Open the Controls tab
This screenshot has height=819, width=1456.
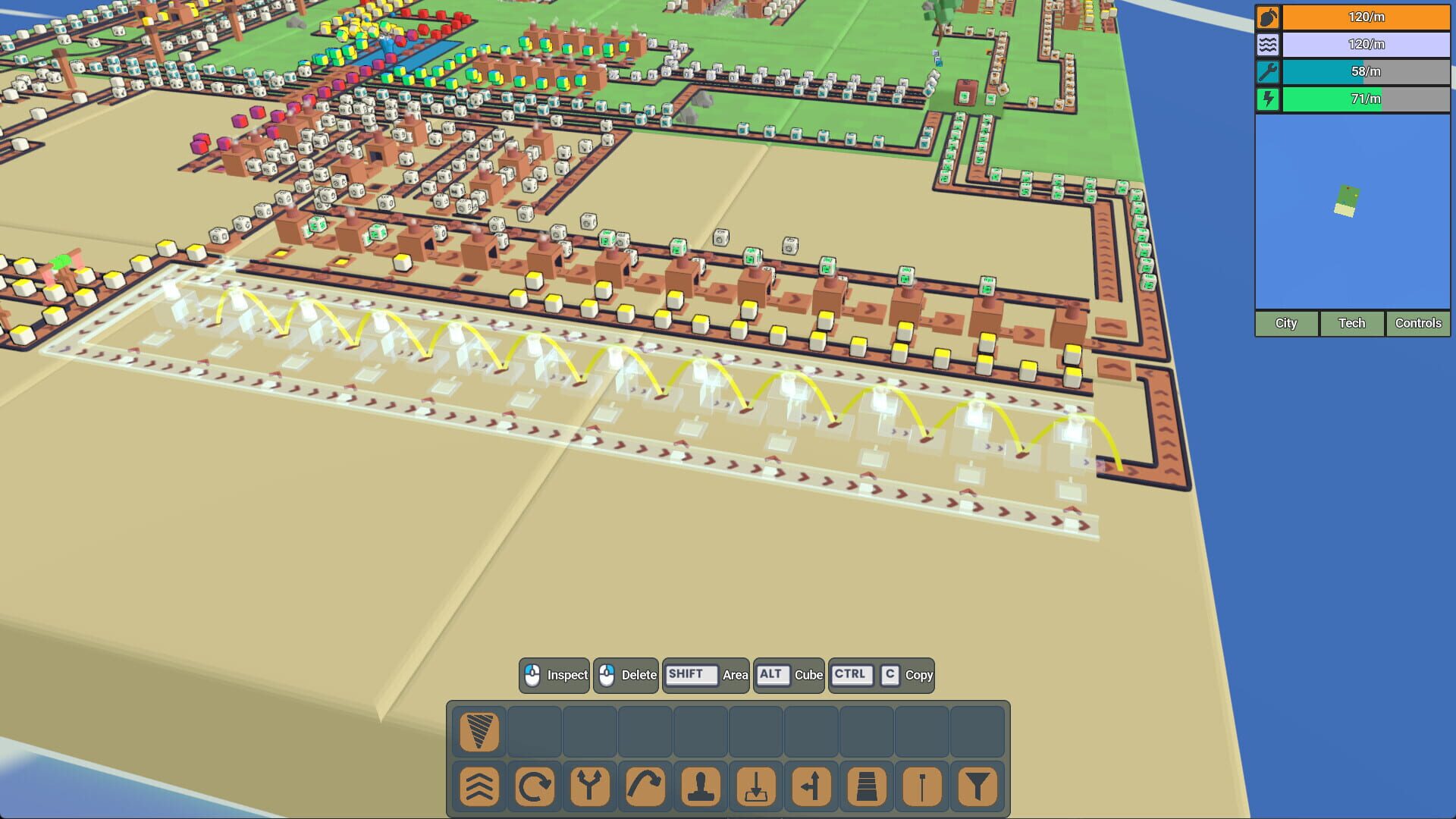pos(1417,323)
